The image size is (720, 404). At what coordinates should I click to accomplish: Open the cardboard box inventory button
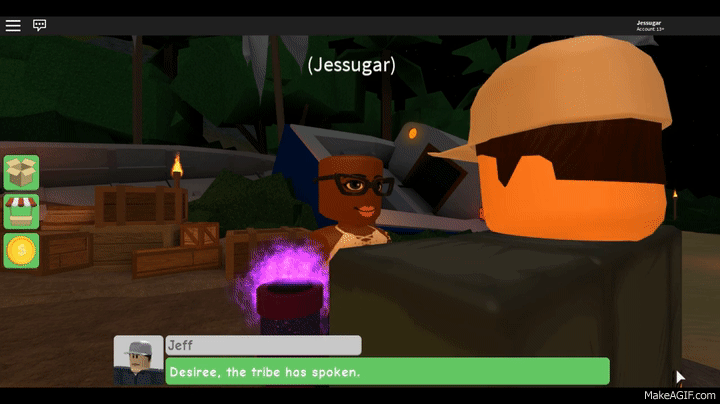click(x=21, y=172)
